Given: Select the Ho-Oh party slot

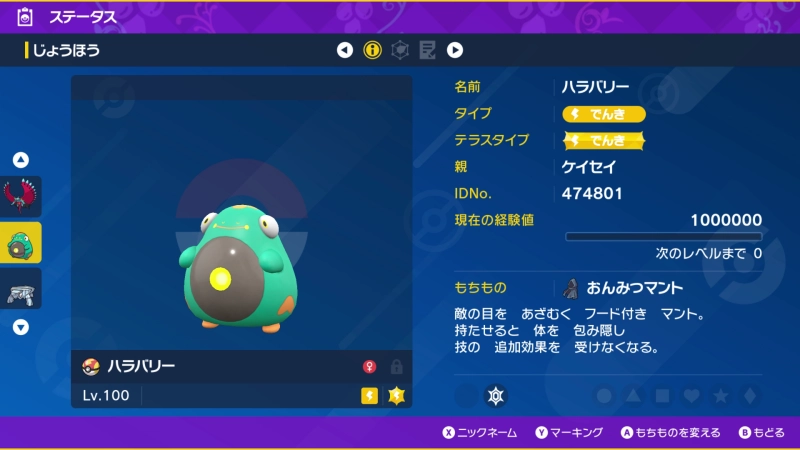Looking at the screenshot, I should [21, 195].
